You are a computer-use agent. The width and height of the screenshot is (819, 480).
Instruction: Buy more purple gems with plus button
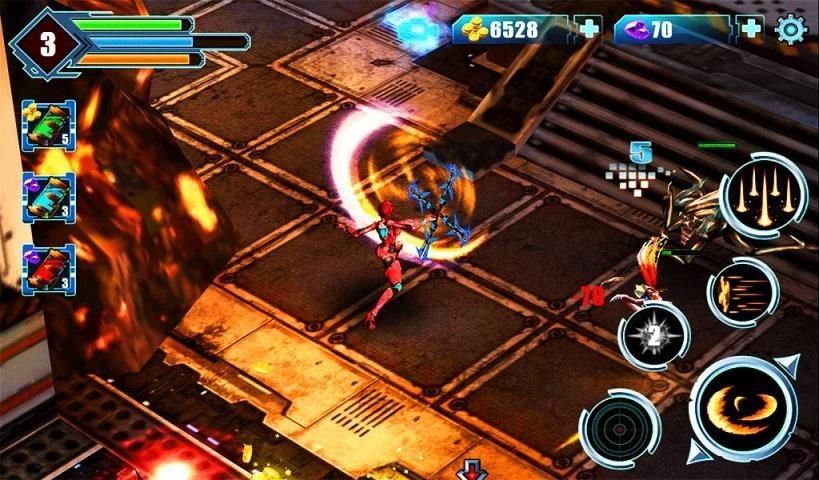750,29
